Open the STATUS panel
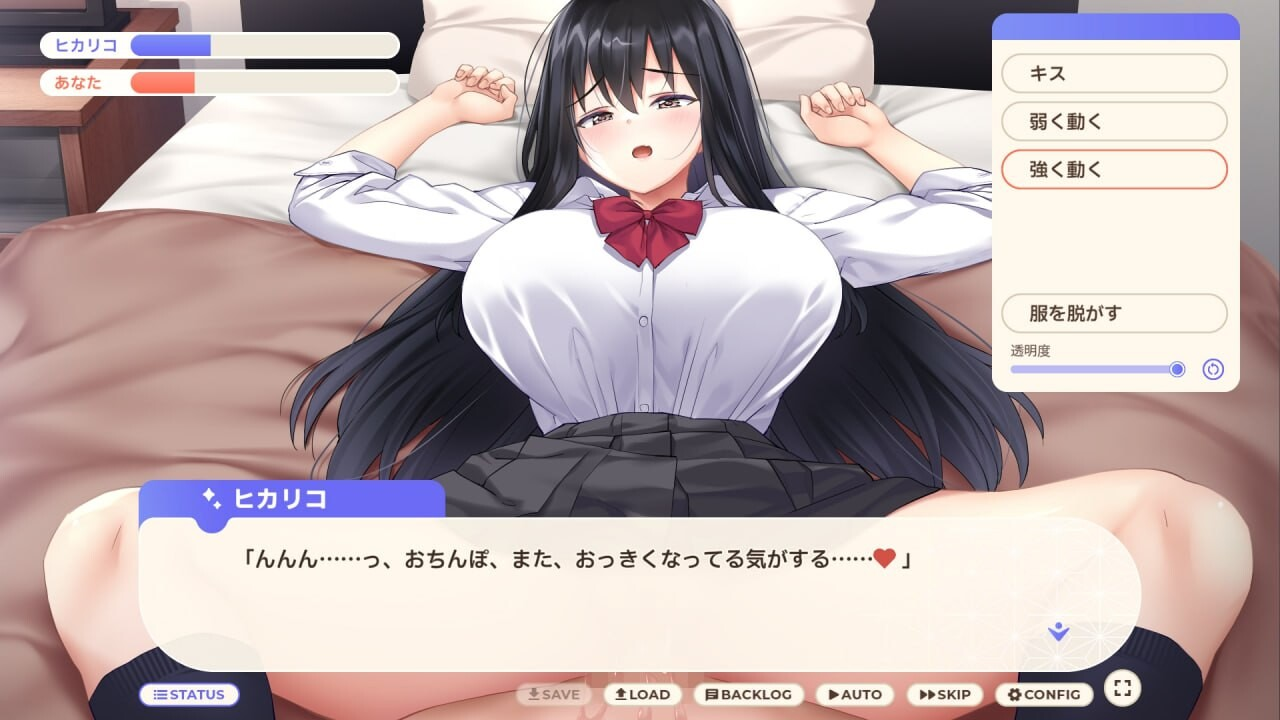 (x=189, y=694)
